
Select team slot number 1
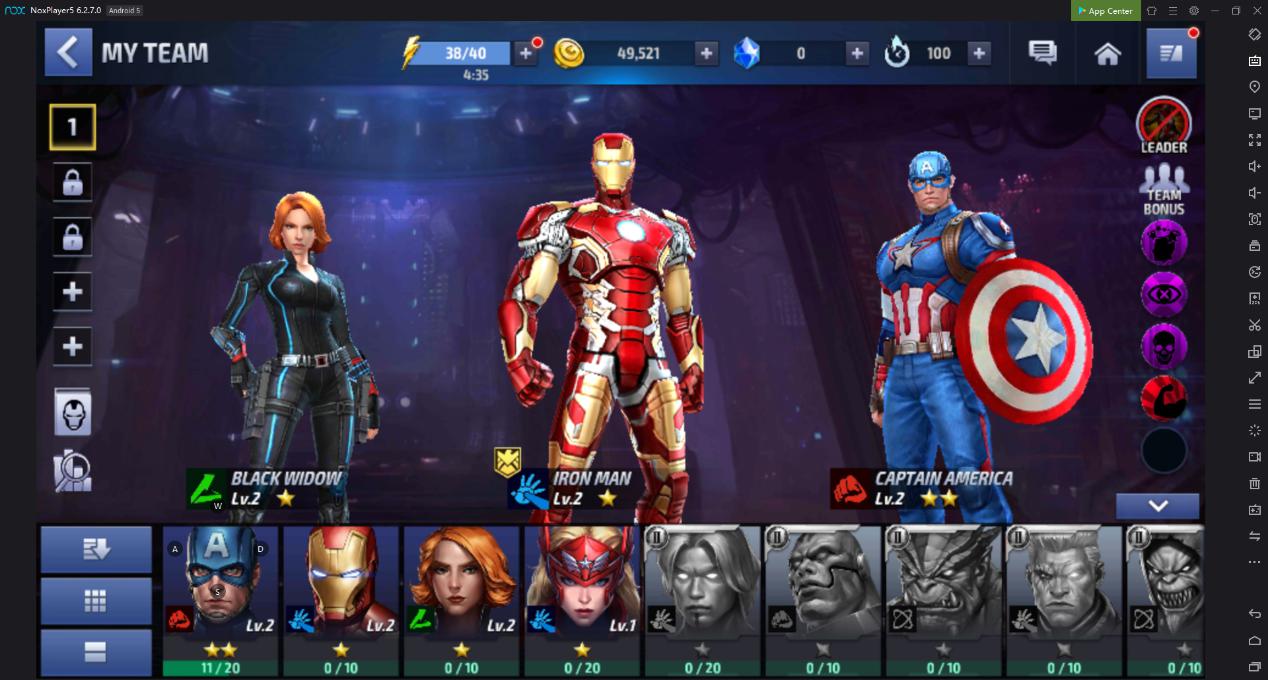click(x=72, y=127)
